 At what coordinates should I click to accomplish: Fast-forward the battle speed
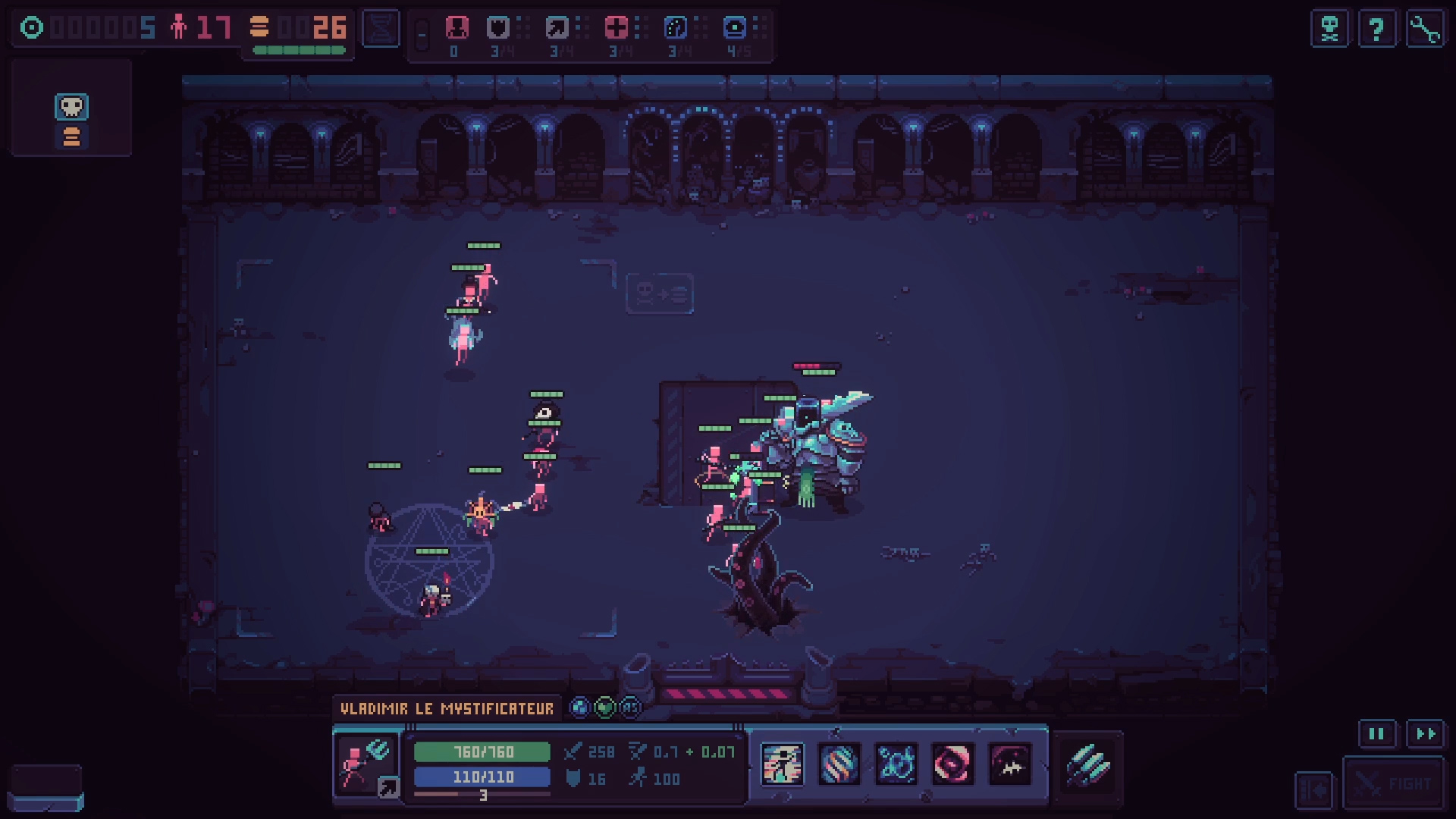click(x=1426, y=734)
